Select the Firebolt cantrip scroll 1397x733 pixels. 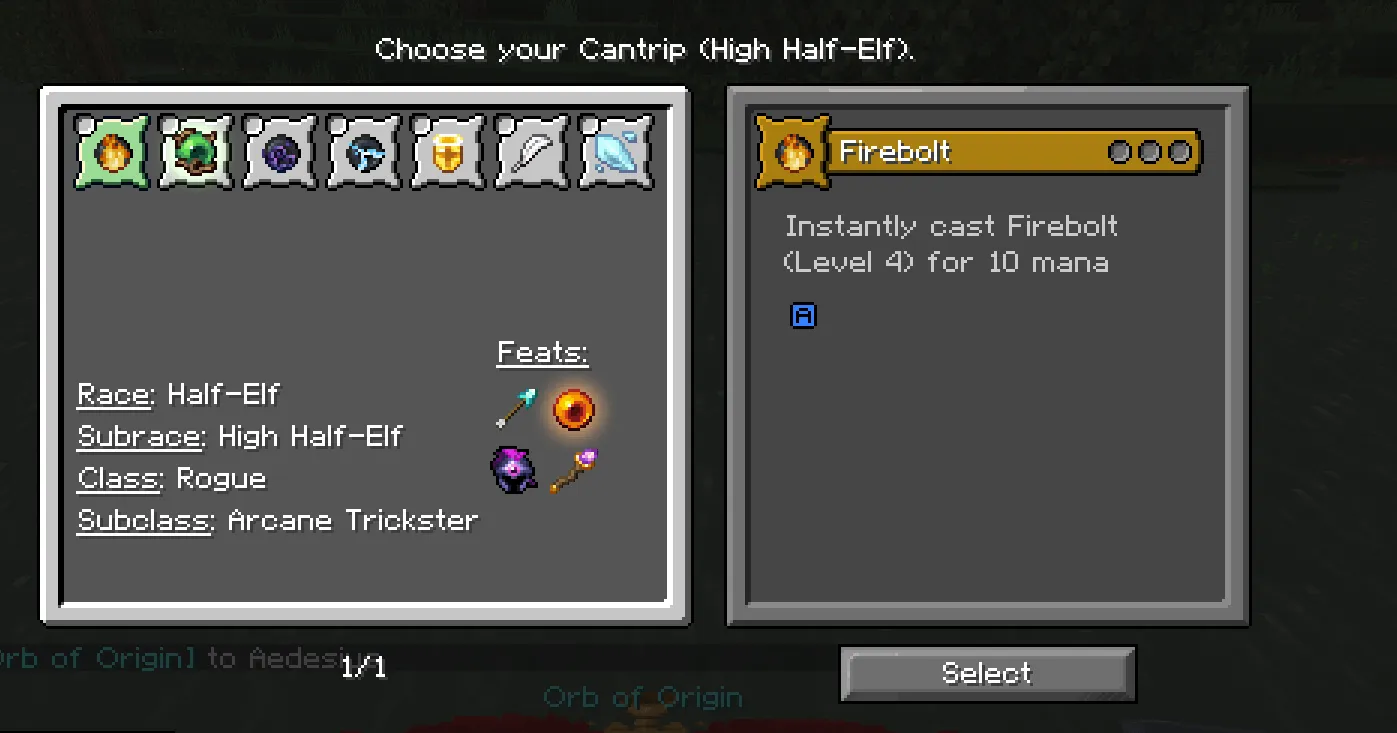tap(110, 152)
